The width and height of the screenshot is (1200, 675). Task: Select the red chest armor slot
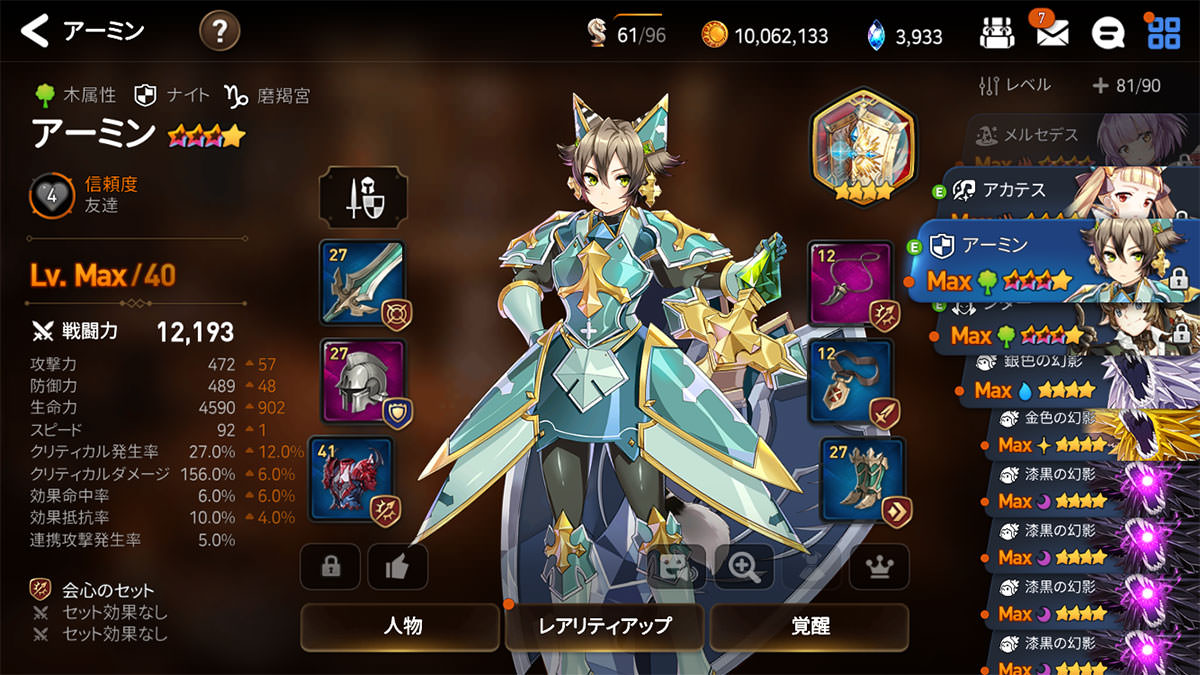pos(352,478)
